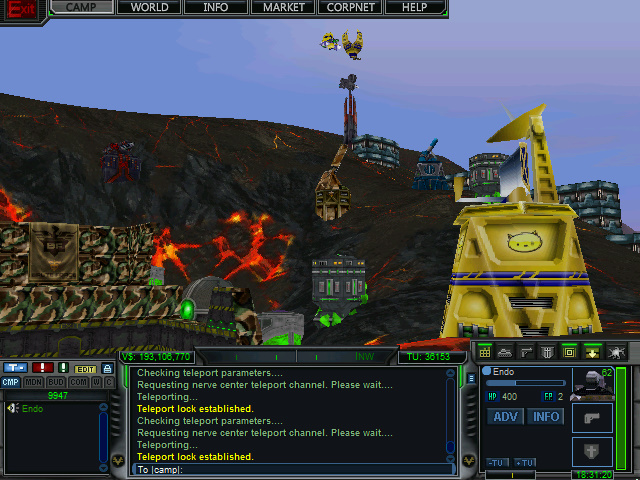Open the CAMP menu
640x480 pixels.
(x=82, y=7)
